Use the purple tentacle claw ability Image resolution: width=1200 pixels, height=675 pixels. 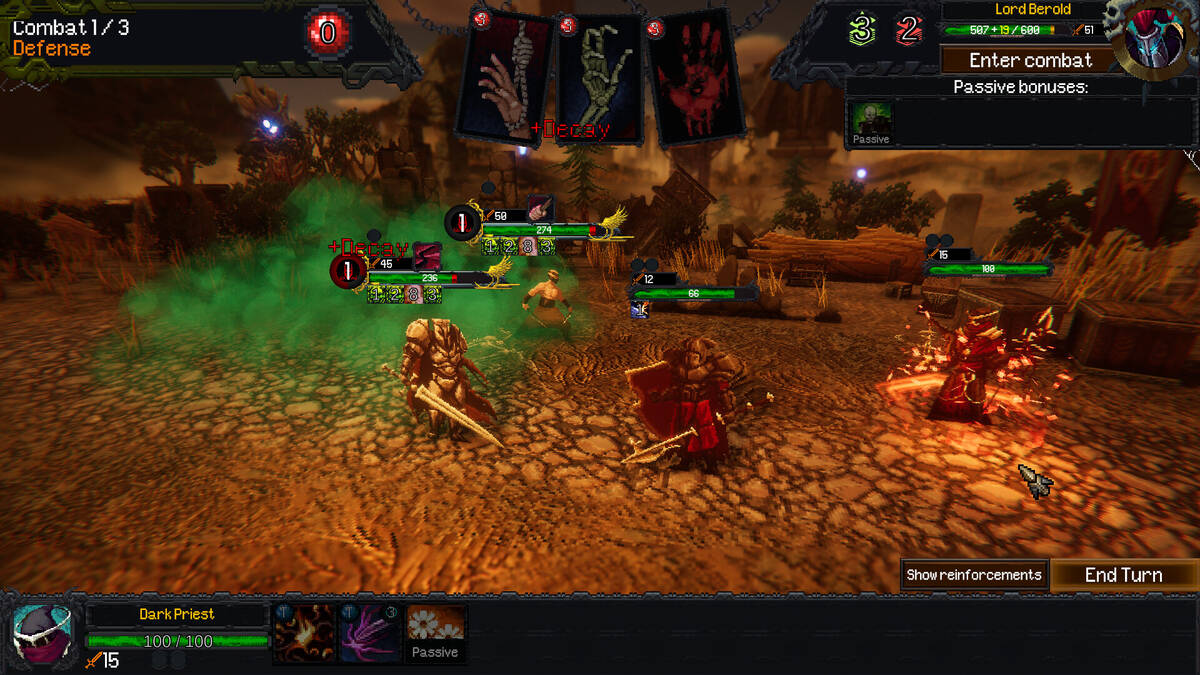(369, 634)
